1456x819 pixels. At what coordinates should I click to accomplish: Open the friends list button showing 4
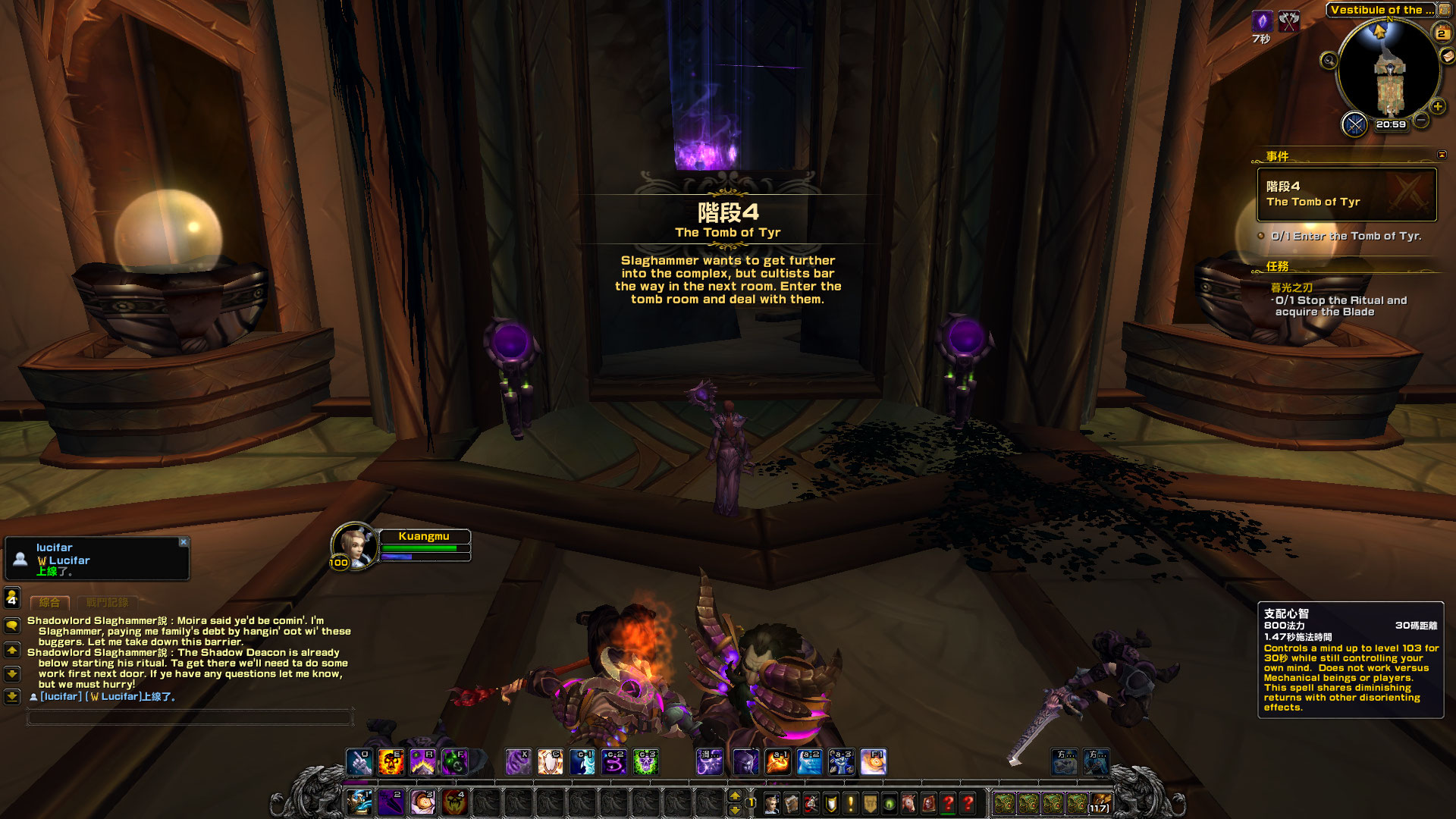point(12,598)
